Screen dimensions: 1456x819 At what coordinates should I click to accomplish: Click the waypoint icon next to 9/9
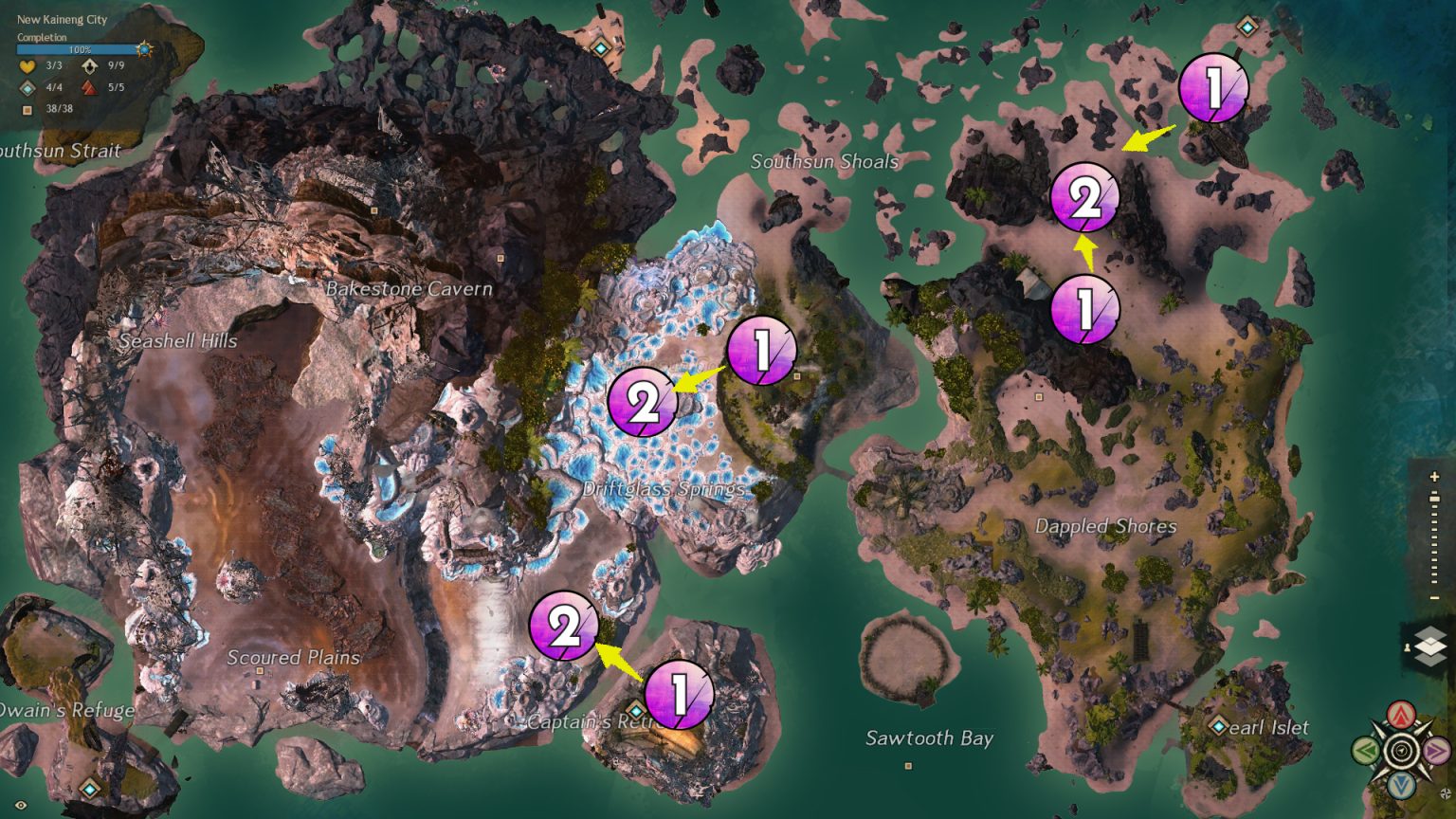coord(89,66)
